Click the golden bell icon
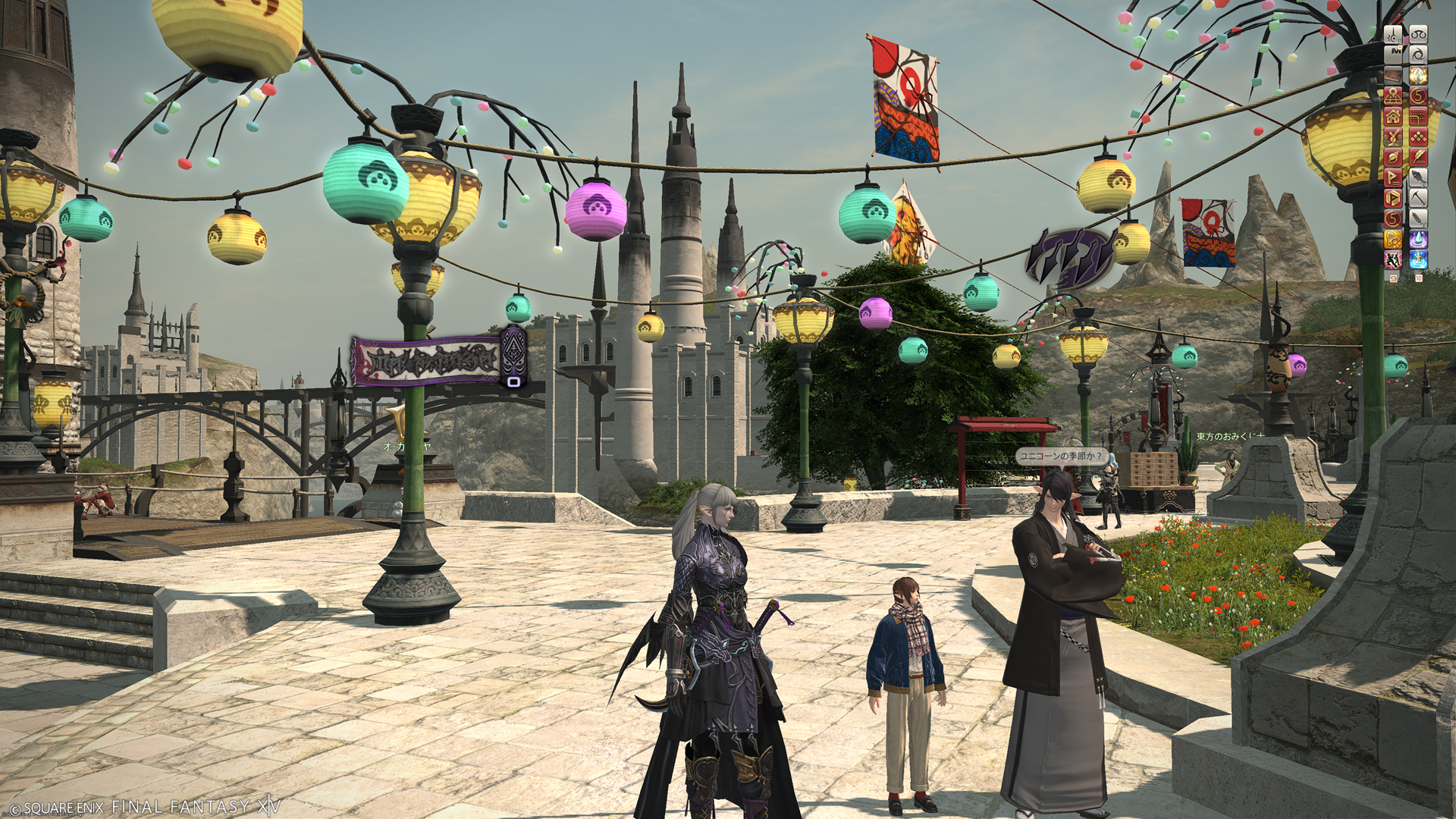The width and height of the screenshot is (1456, 819). (x=1393, y=240)
